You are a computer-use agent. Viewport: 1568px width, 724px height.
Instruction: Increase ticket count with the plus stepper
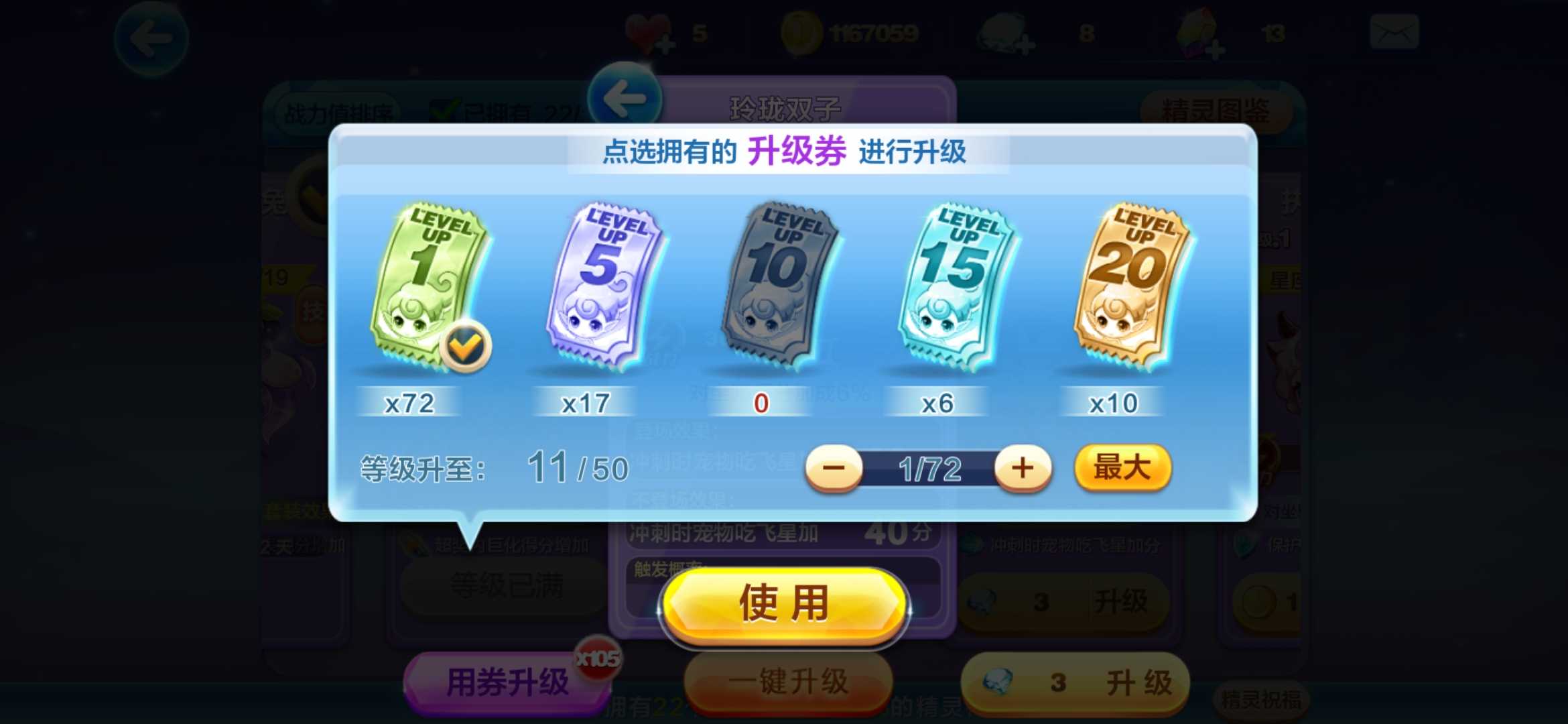(x=1023, y=469)
